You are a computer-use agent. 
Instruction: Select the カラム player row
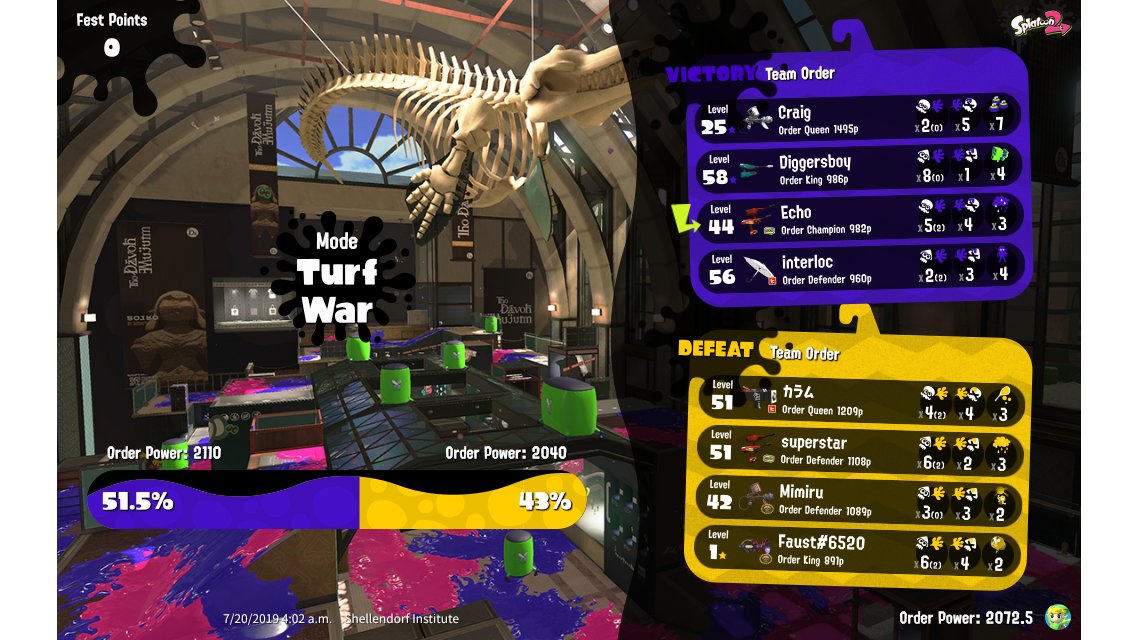click(x=860, y=399)
